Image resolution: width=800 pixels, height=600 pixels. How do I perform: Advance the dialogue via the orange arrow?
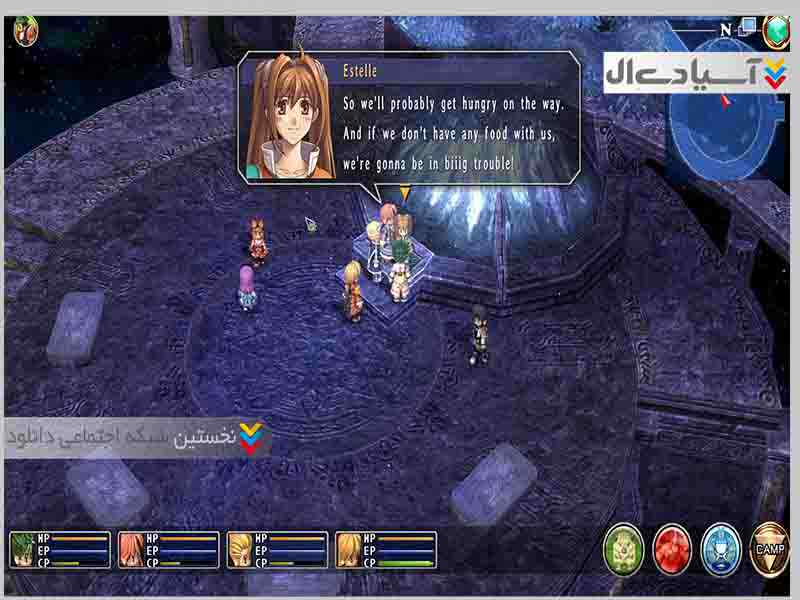(404, 193)
